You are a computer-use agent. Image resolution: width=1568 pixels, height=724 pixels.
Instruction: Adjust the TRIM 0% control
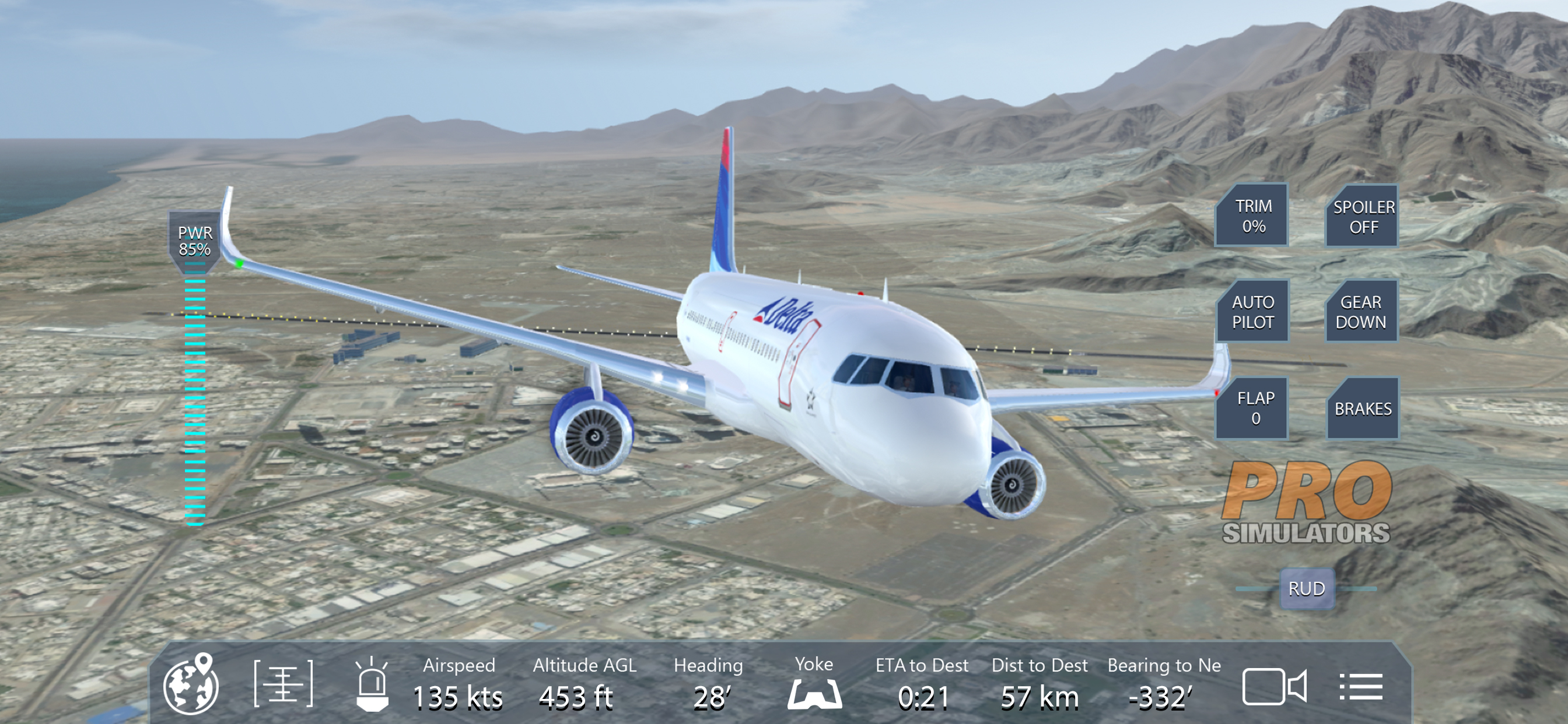pos(1252,215)
